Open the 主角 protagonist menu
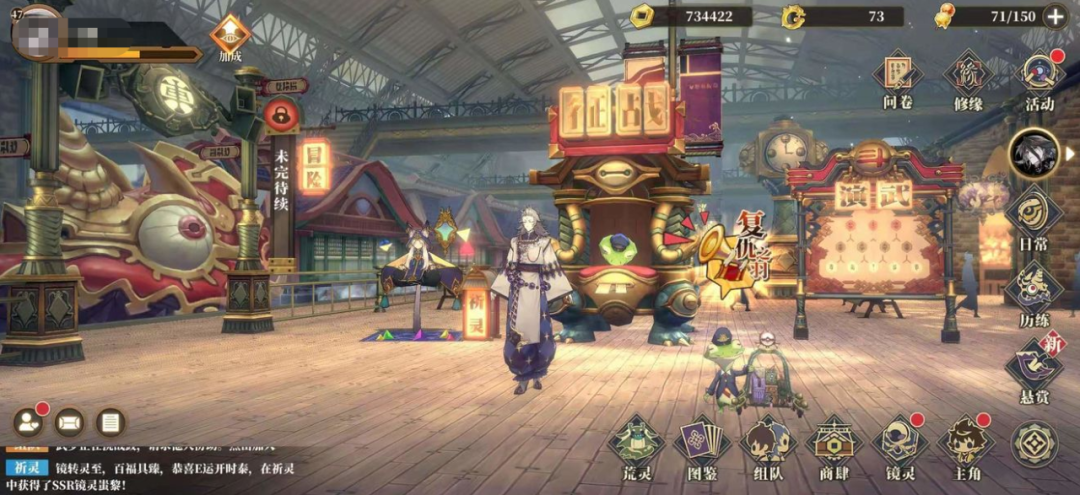 [x=966, y=443]
